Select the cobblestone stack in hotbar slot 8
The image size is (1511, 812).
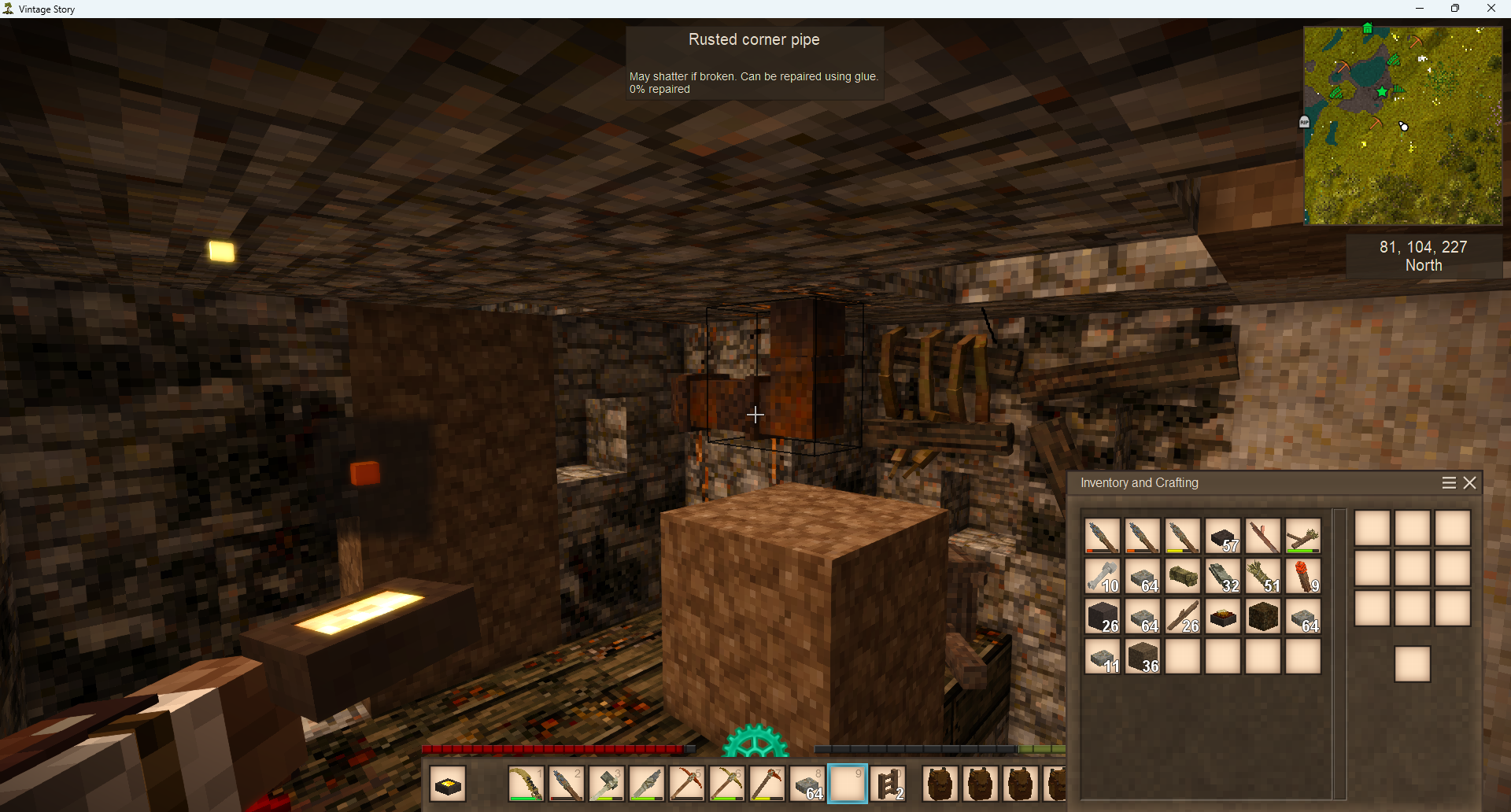coord(808,784)
